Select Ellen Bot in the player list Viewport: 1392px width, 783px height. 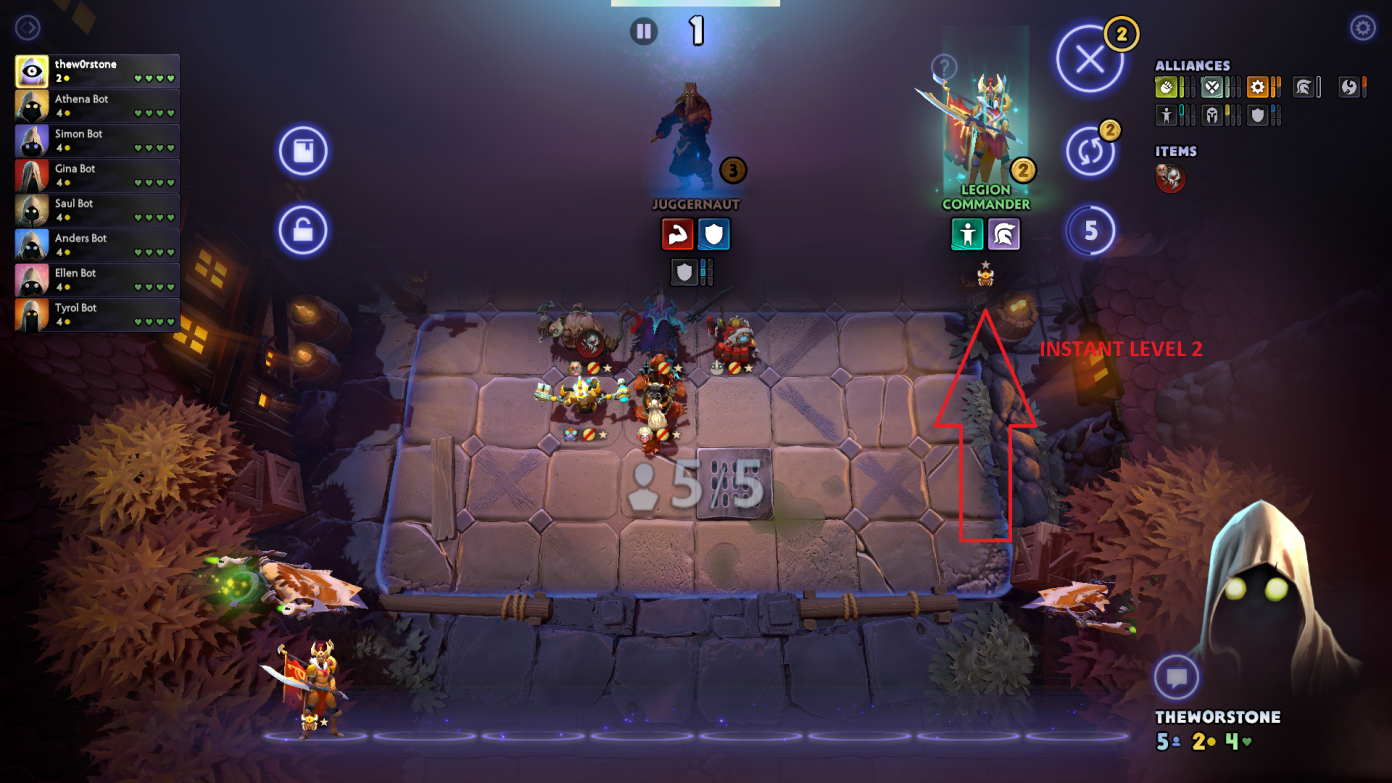[97, 280]
